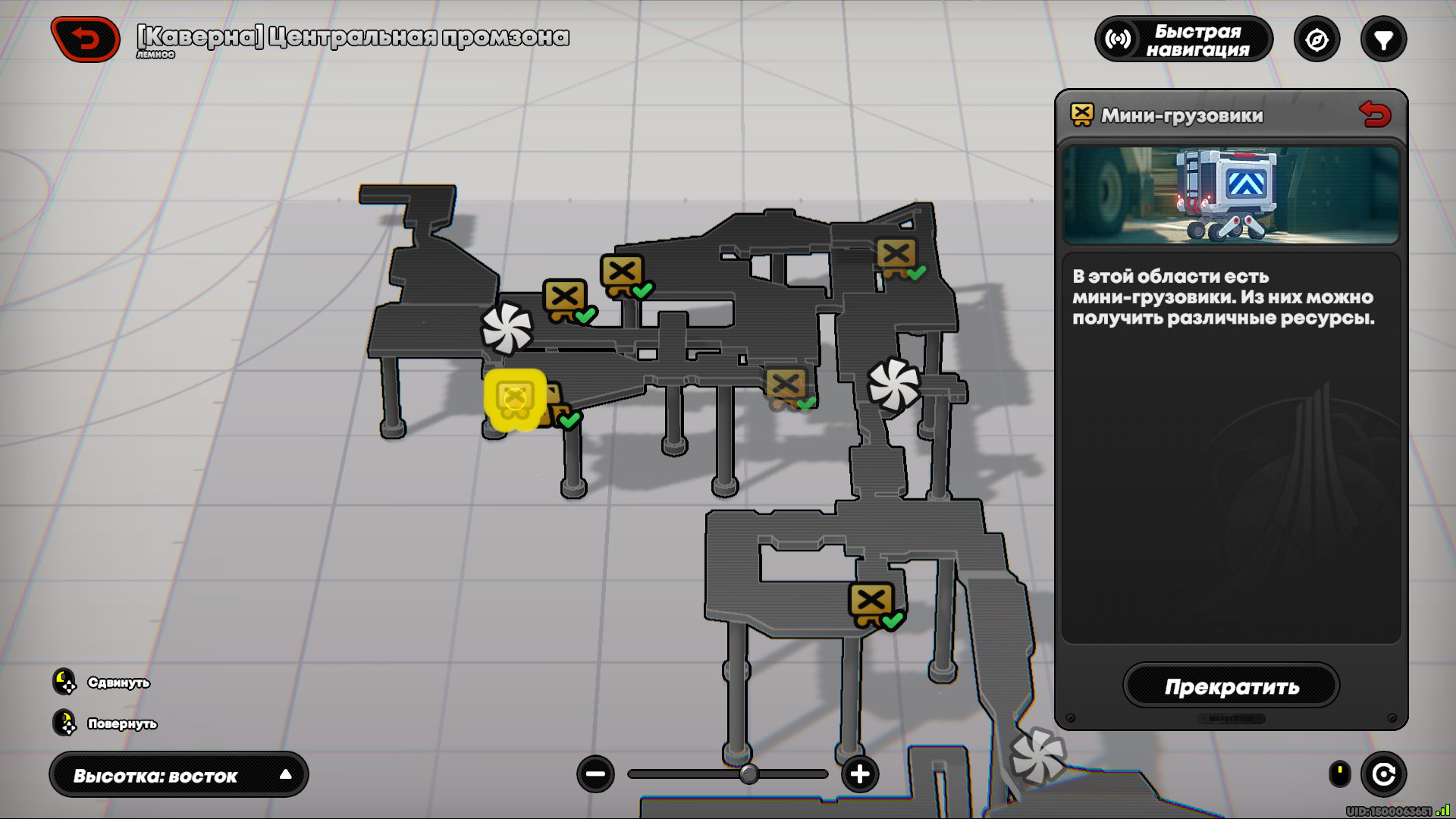The image size is (1456, 819).
Task: Click the compass icon button
Action: tap(1316, 39)
